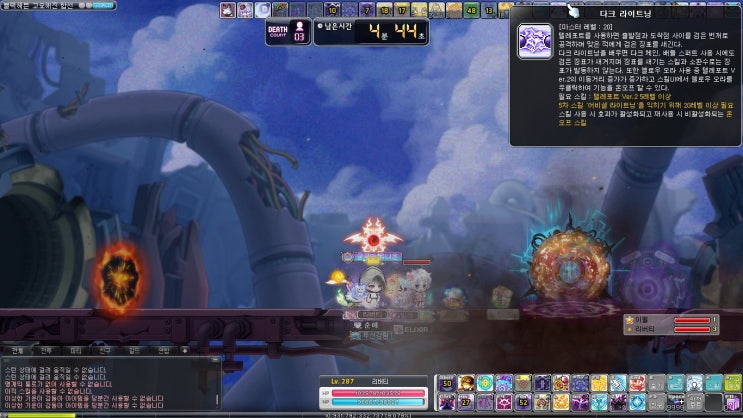Open the 파티 chat tab

(75, 351)
